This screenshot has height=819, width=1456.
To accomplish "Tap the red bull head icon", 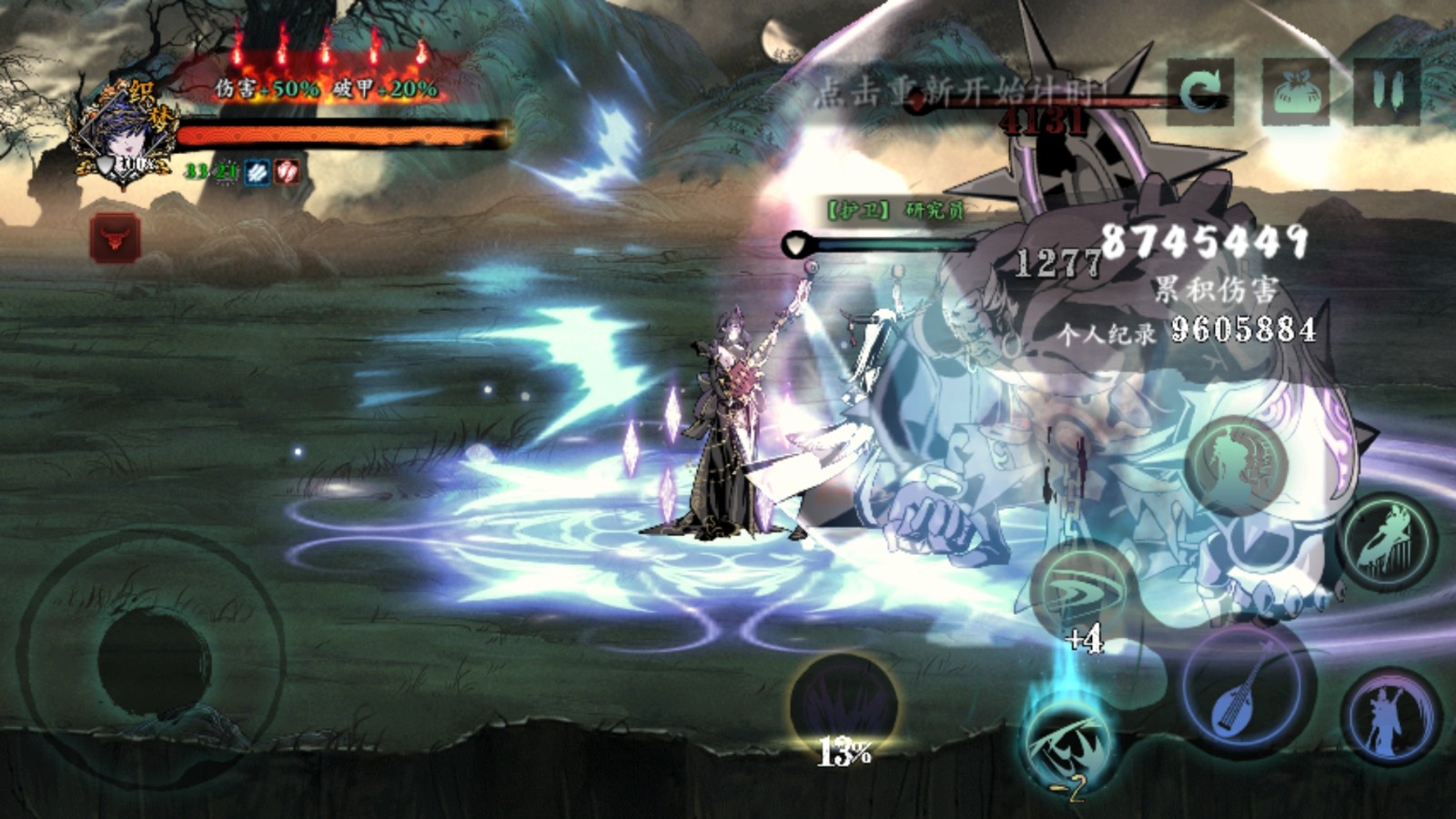I will (115, 238).
